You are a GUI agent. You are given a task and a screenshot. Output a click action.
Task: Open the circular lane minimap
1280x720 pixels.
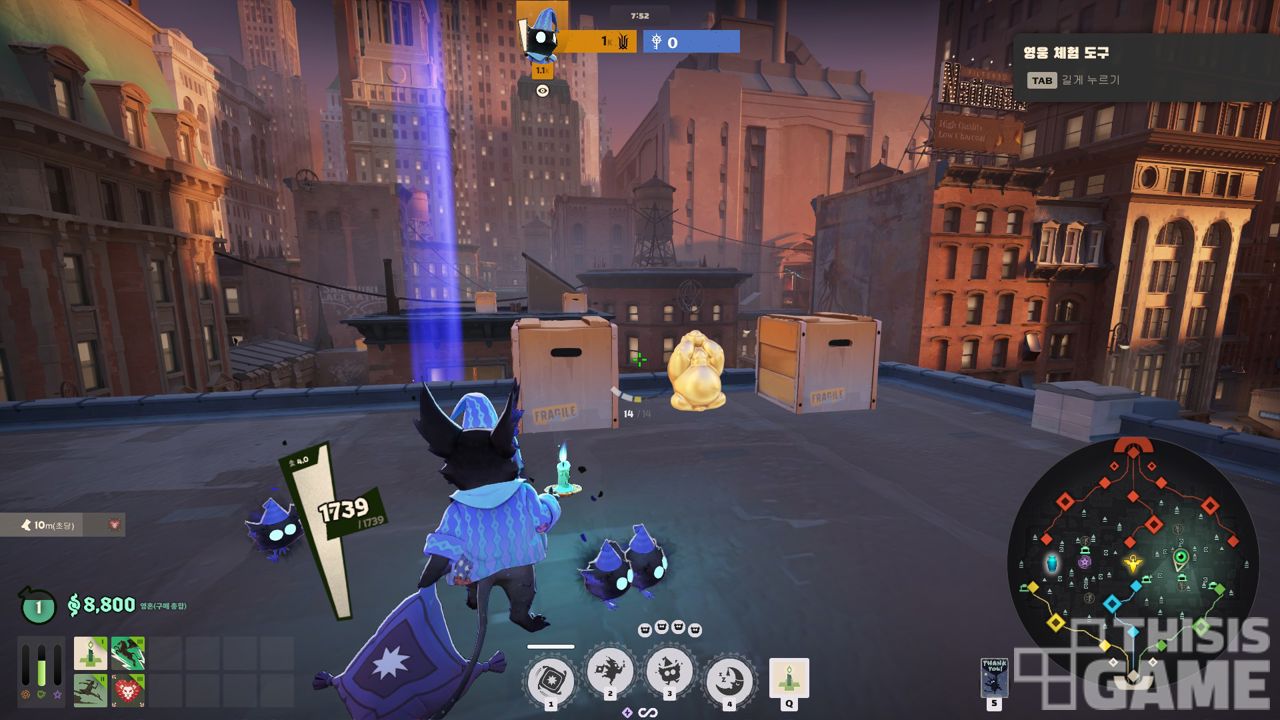tap(1131, 560)
